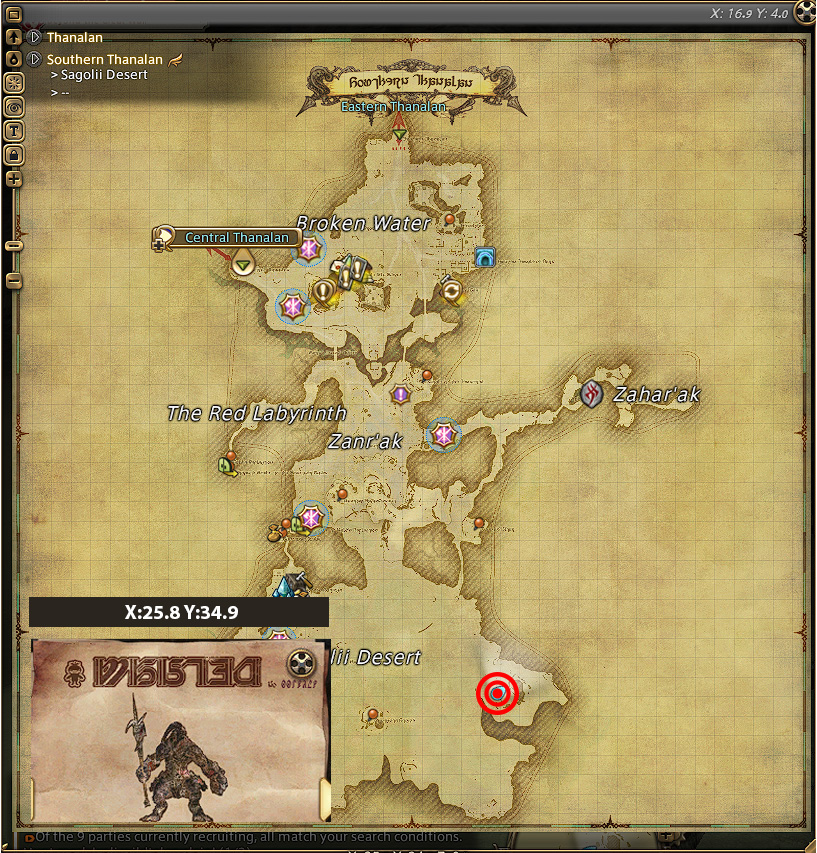Click the circular arrows repeatable quest marker
The image size is (817, 853).
click(452, 290)
